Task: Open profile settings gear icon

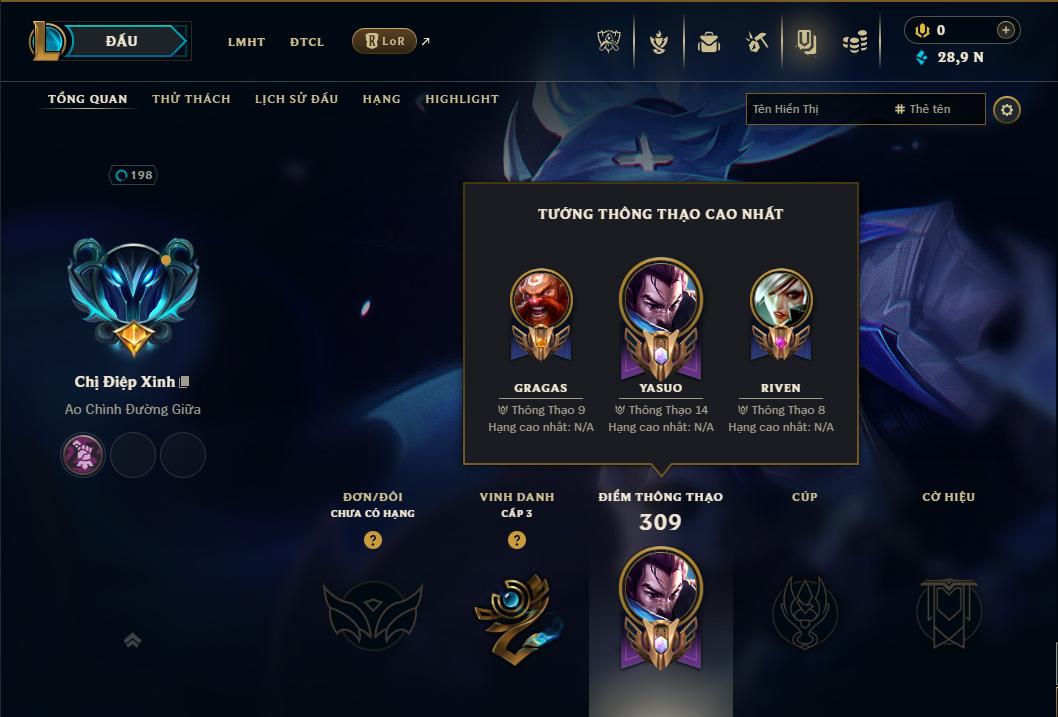Action: [1007, 109]
